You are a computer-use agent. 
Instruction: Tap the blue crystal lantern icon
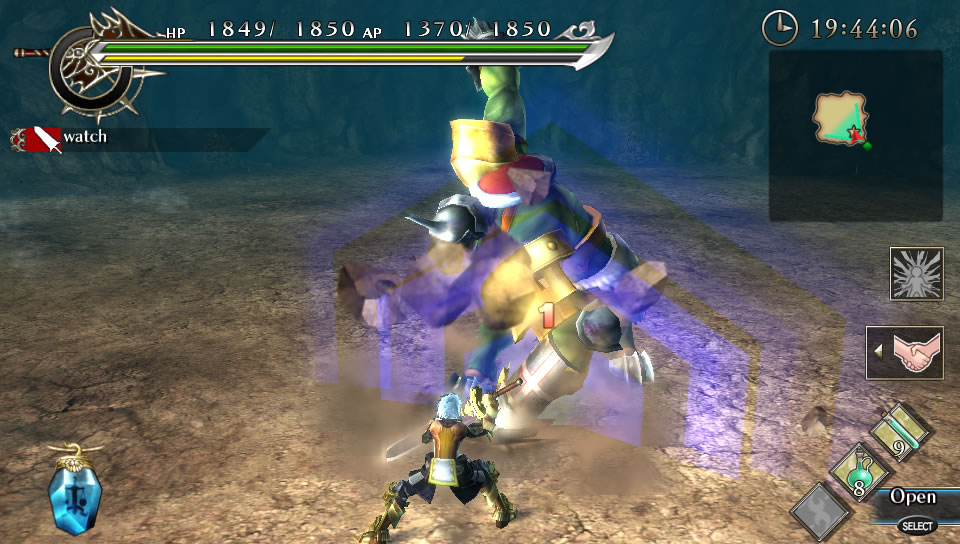point(73,492)
